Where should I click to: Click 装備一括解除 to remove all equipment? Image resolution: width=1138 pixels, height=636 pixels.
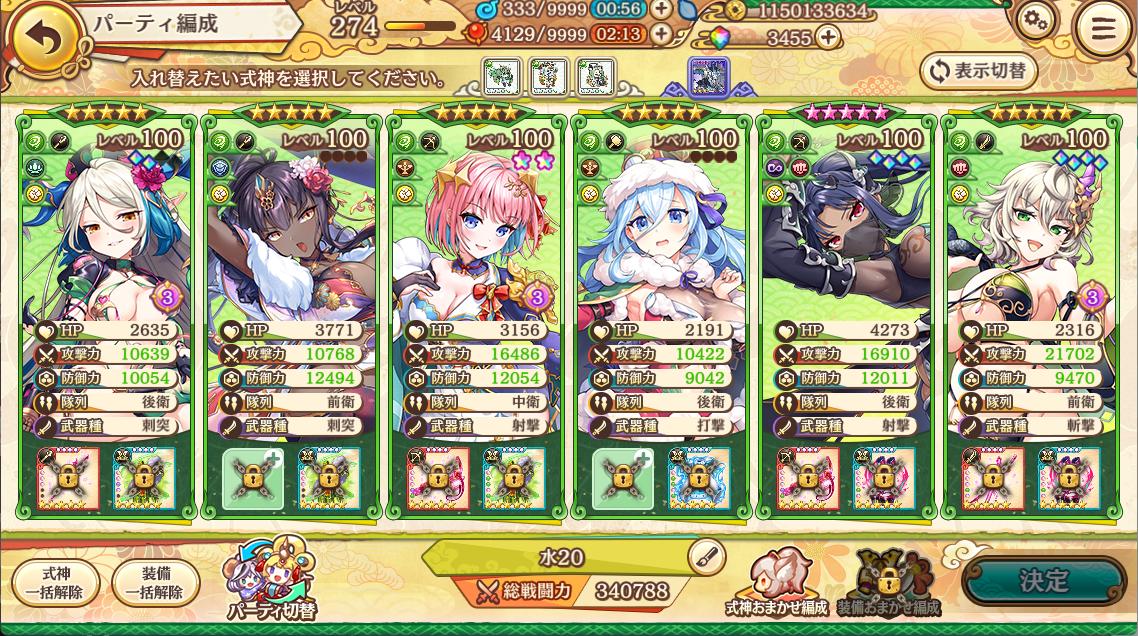coord(155,582)
